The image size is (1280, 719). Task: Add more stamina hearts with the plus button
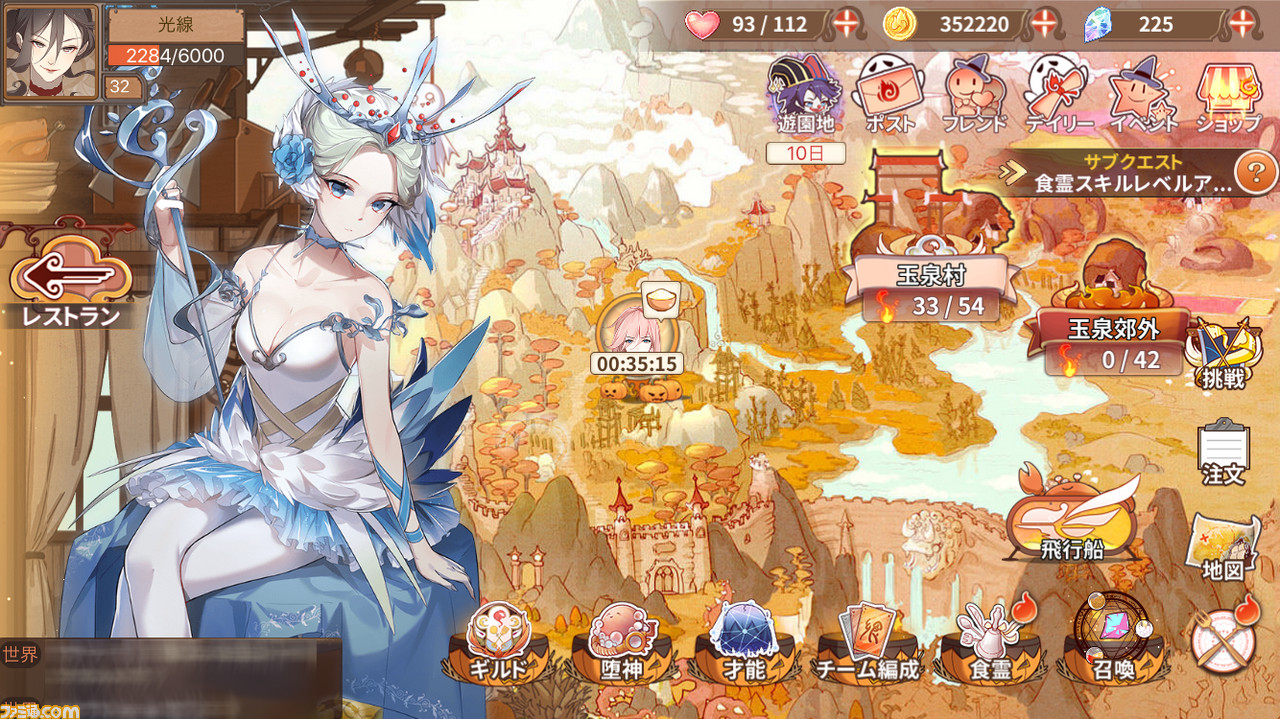[845, 24]
